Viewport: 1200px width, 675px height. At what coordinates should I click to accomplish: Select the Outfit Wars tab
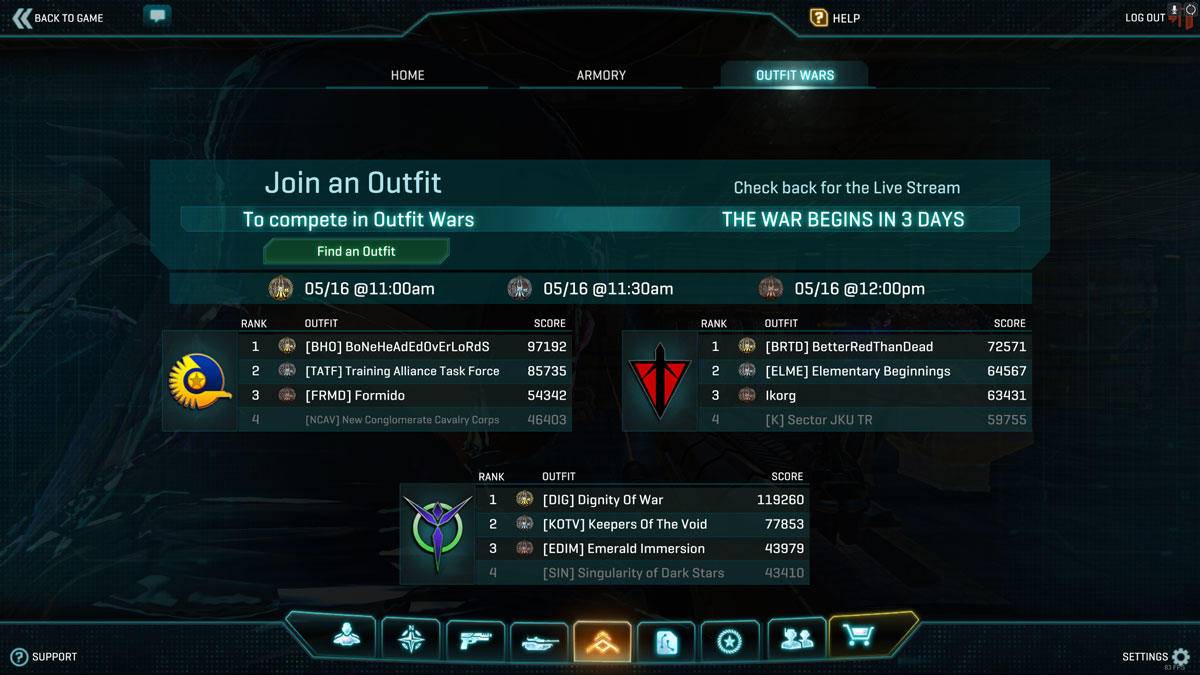pos(795,75)
